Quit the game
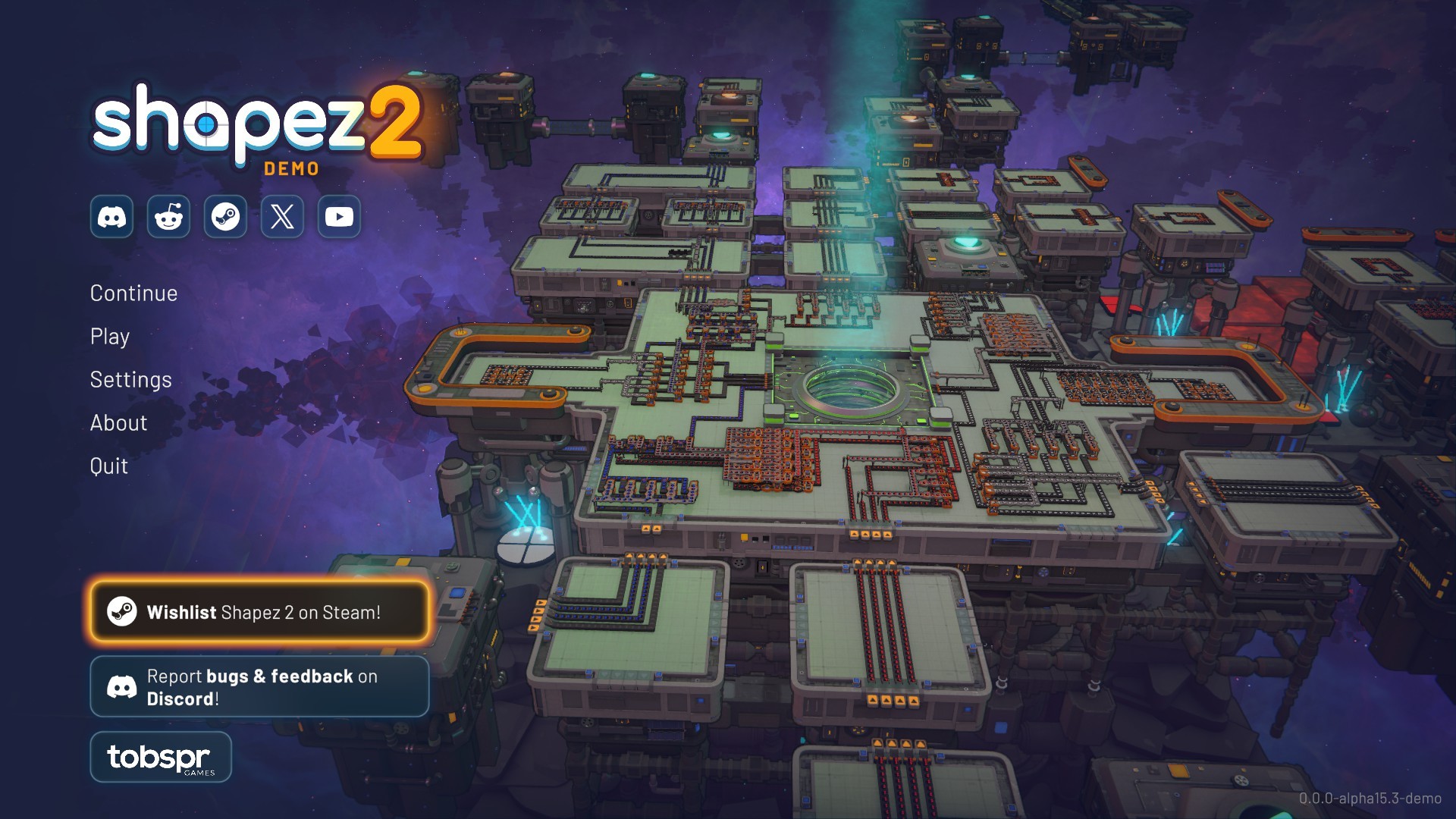 [108, 466]
